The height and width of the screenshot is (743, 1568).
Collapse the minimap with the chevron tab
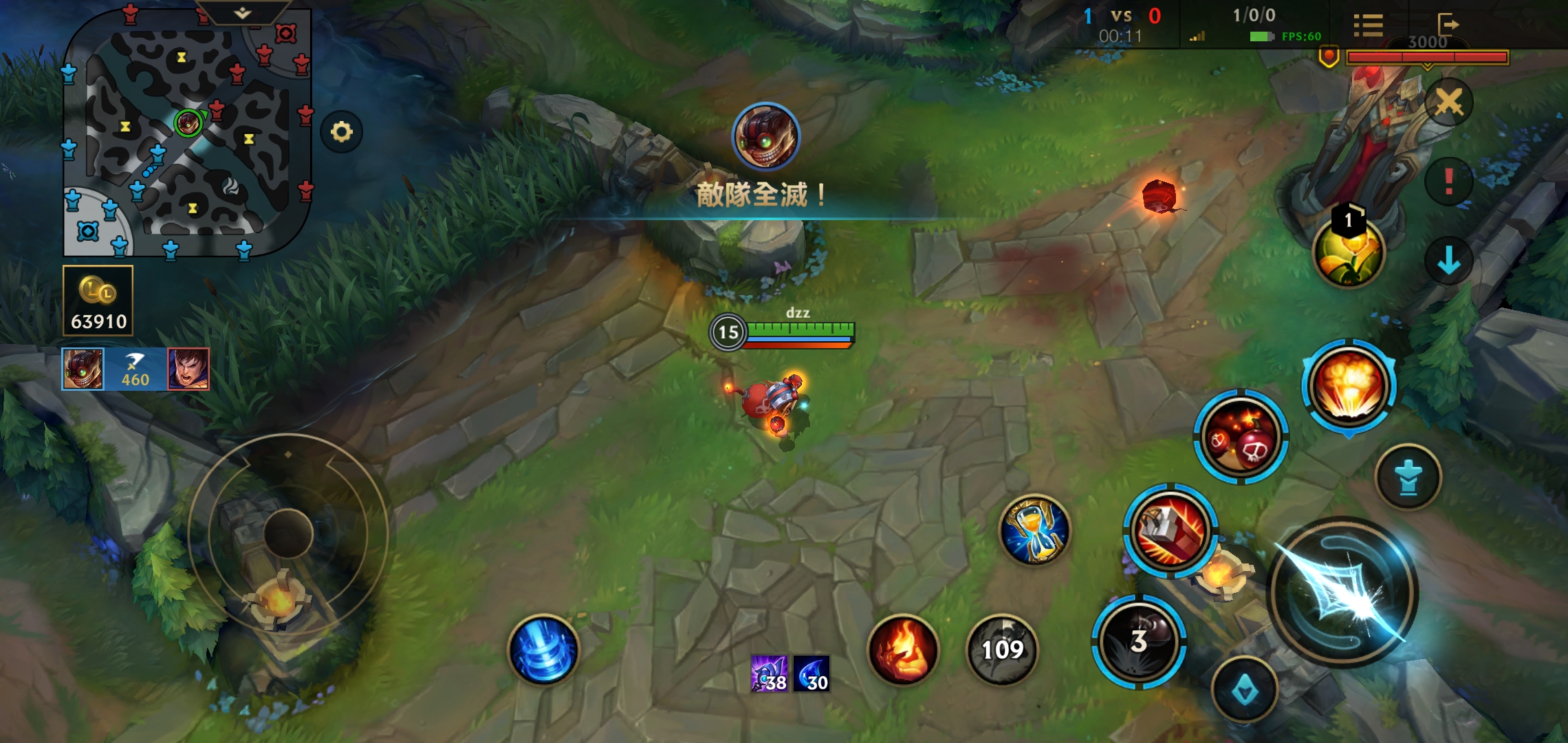pyautogui.click(x=242, y=13)
